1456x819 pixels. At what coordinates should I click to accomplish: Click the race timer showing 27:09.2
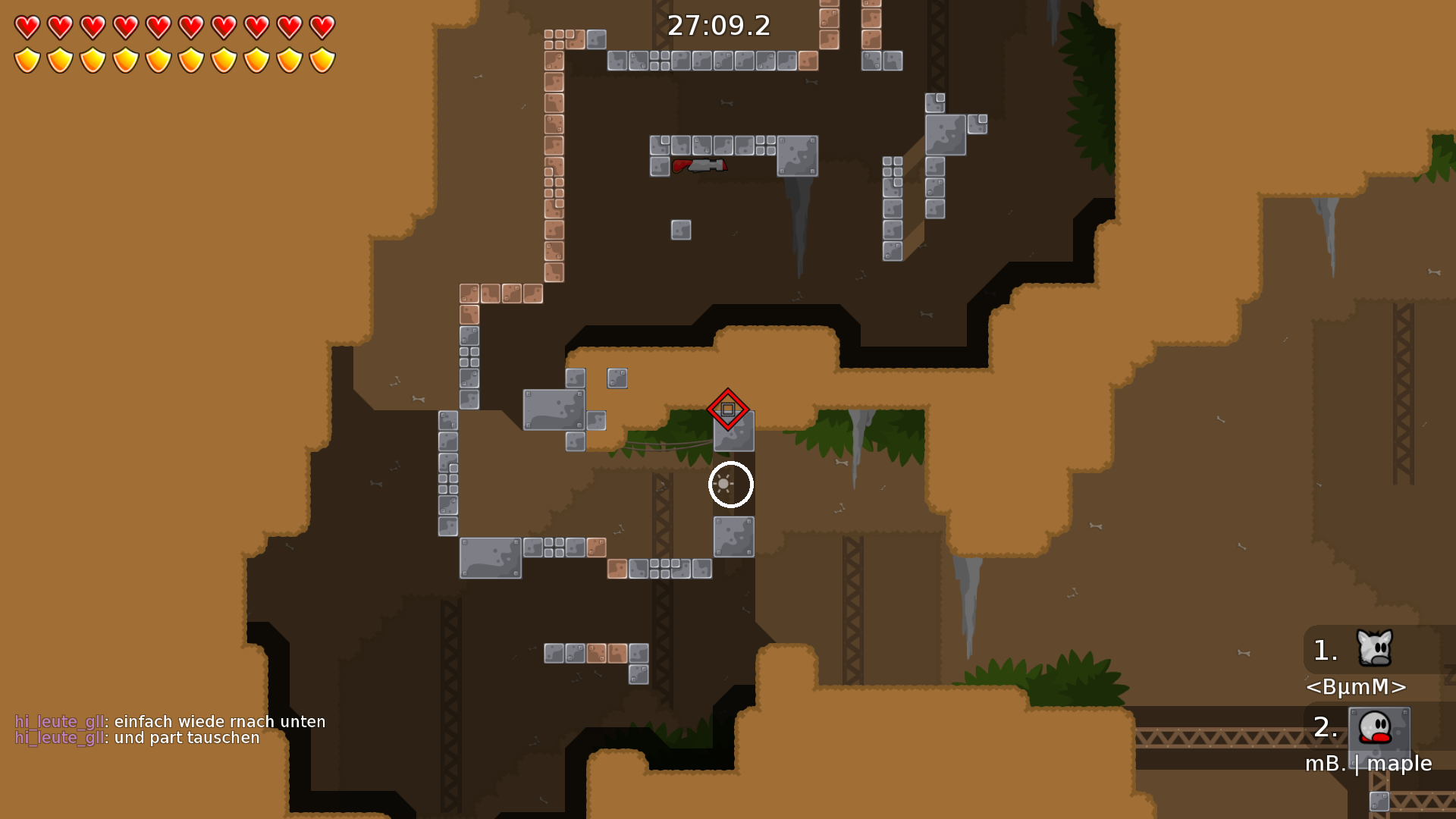[718, 26]
